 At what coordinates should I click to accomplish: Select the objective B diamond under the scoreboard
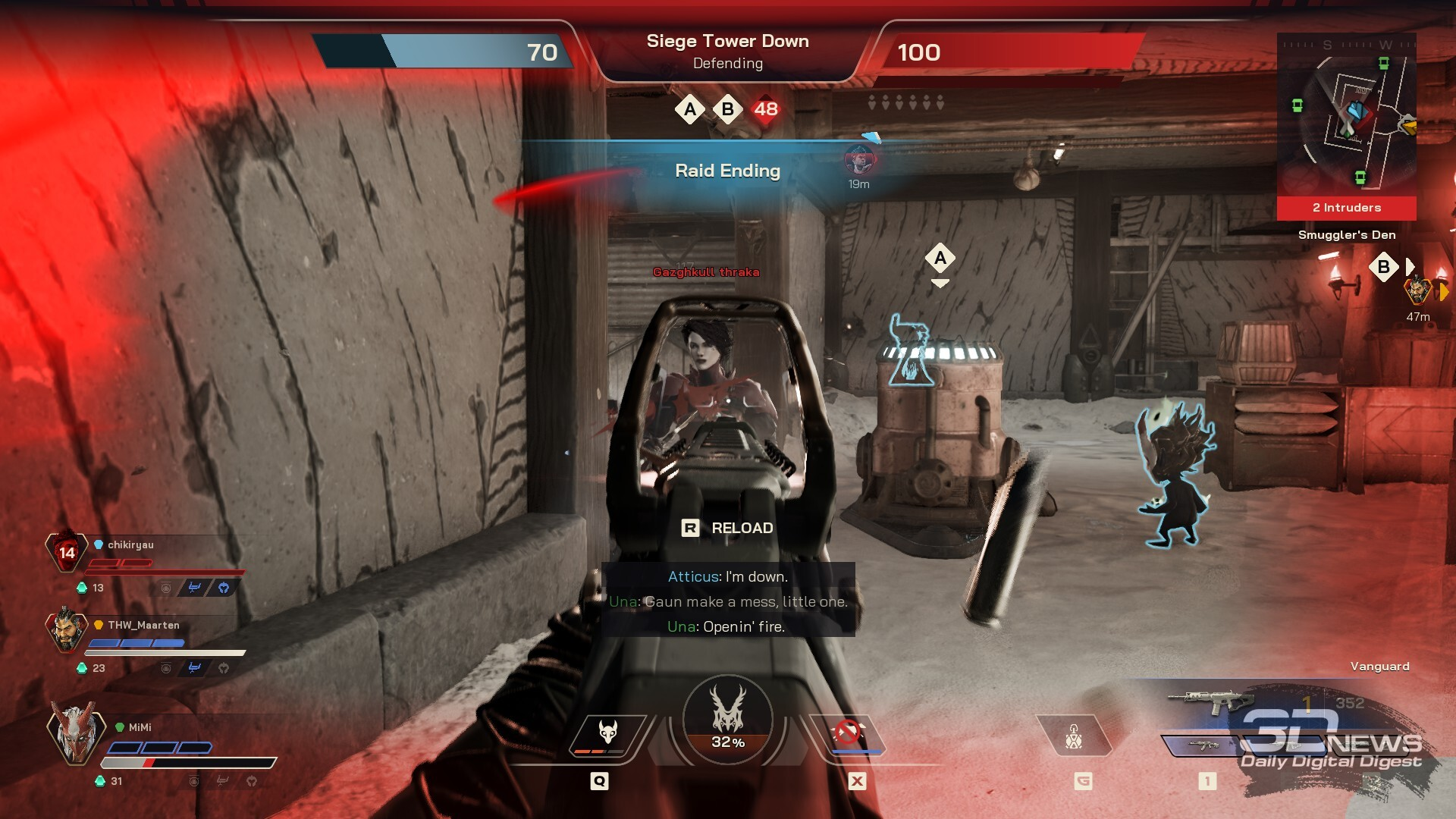click(728, 110)
